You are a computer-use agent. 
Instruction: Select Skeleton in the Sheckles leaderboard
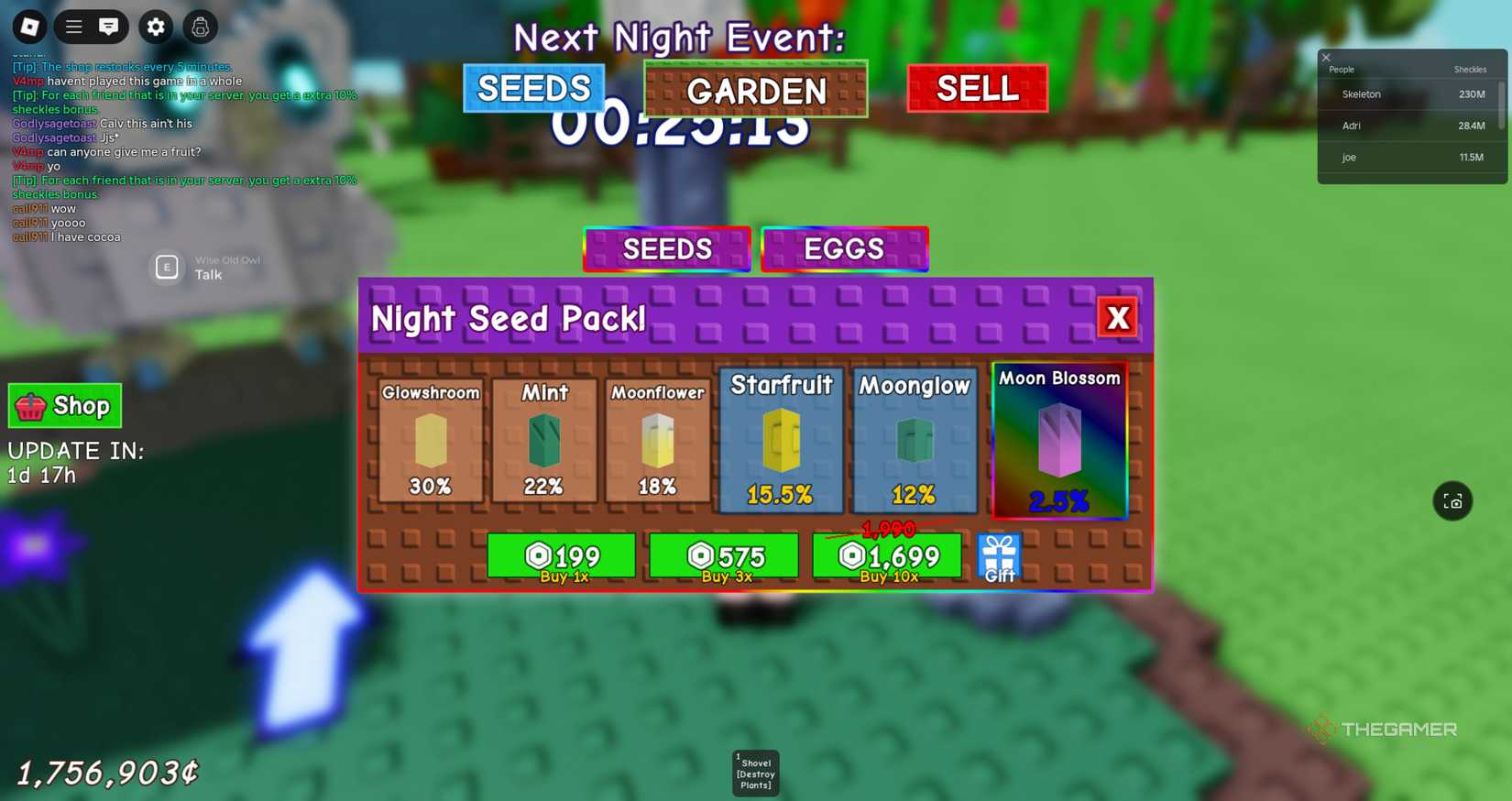click(1360, 93)
